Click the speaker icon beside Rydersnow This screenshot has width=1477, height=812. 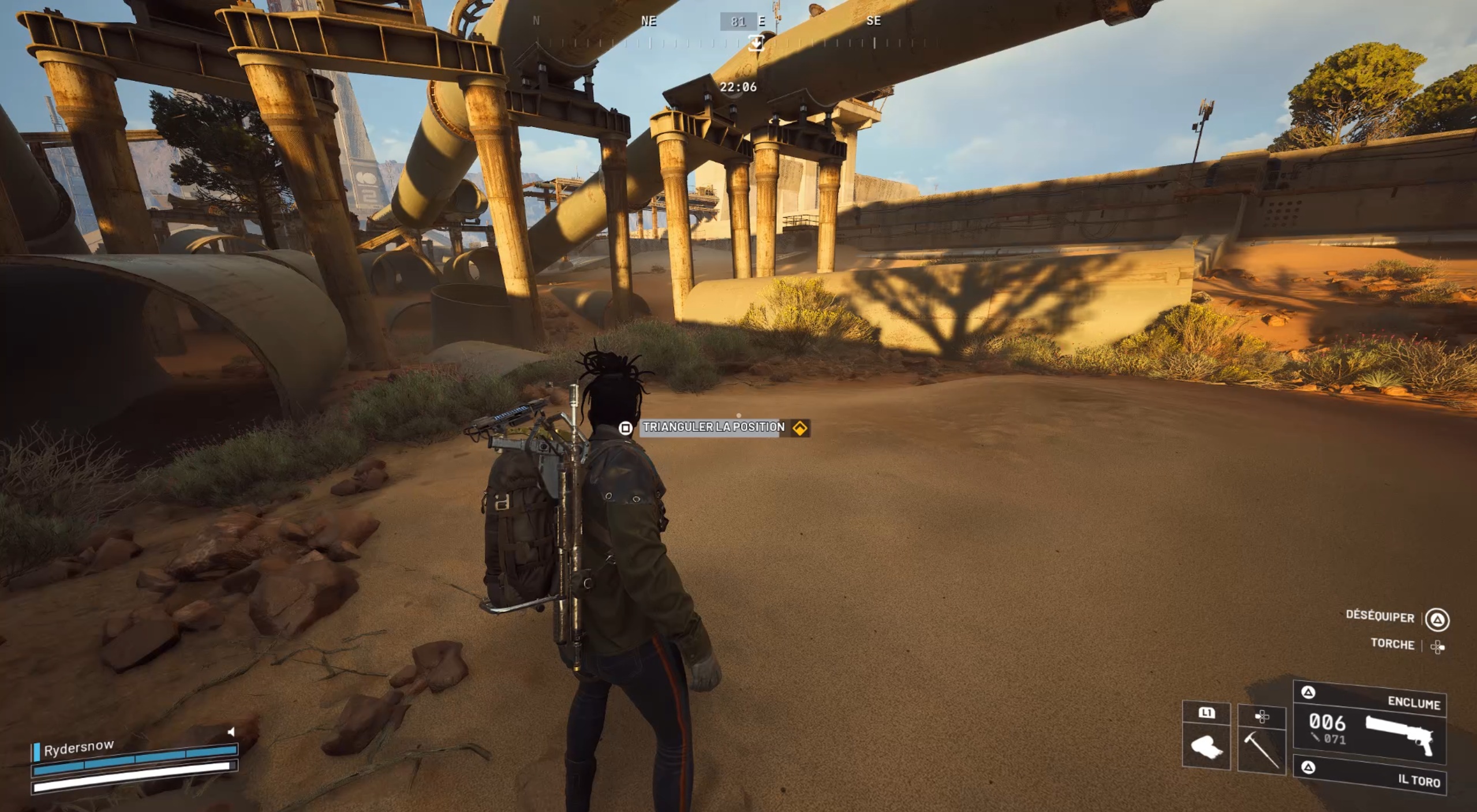click(x=231, y=732)
